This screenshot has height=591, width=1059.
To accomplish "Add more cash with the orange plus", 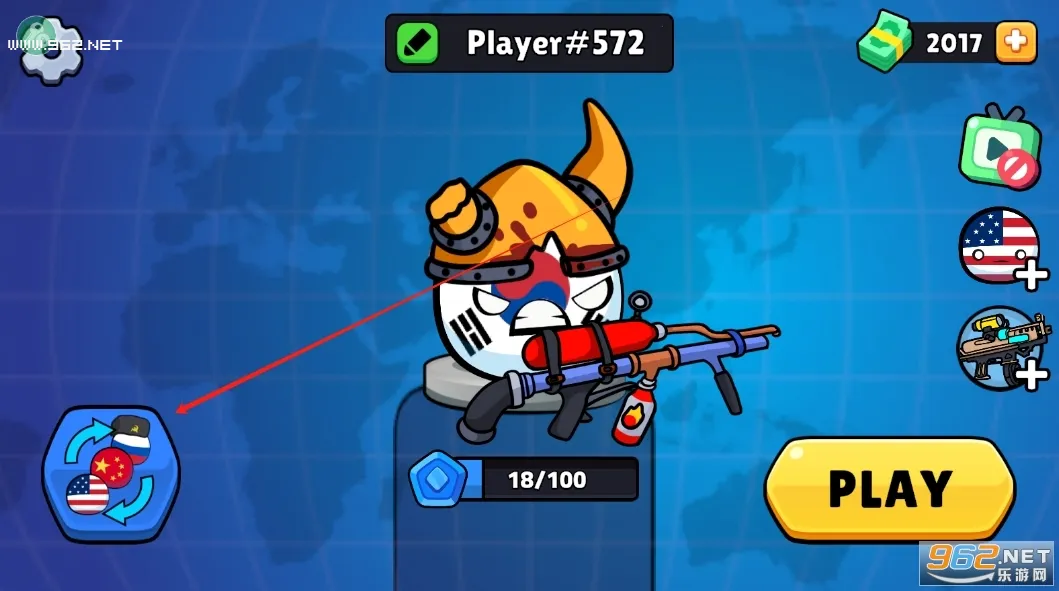I will (1014, 43).
